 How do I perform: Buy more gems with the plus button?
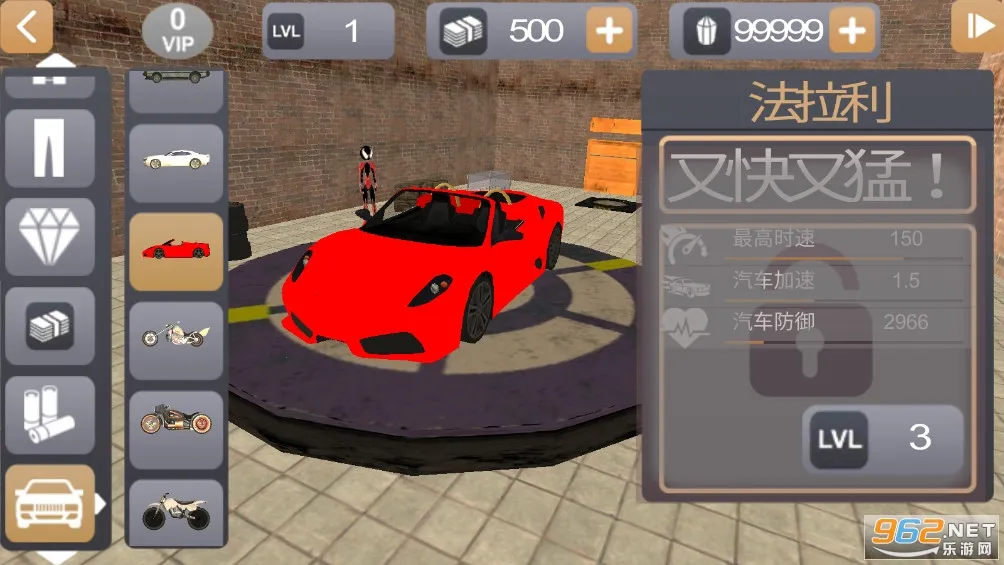point(851,31)
